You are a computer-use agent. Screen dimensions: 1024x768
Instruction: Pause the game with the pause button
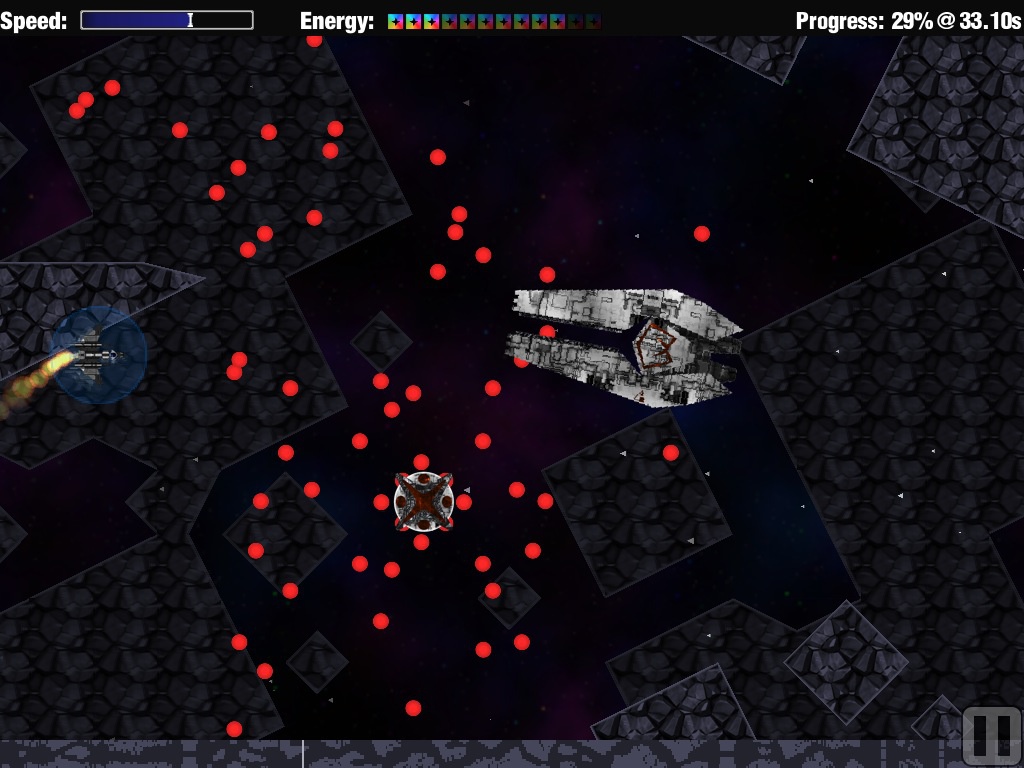click(991, 736)
